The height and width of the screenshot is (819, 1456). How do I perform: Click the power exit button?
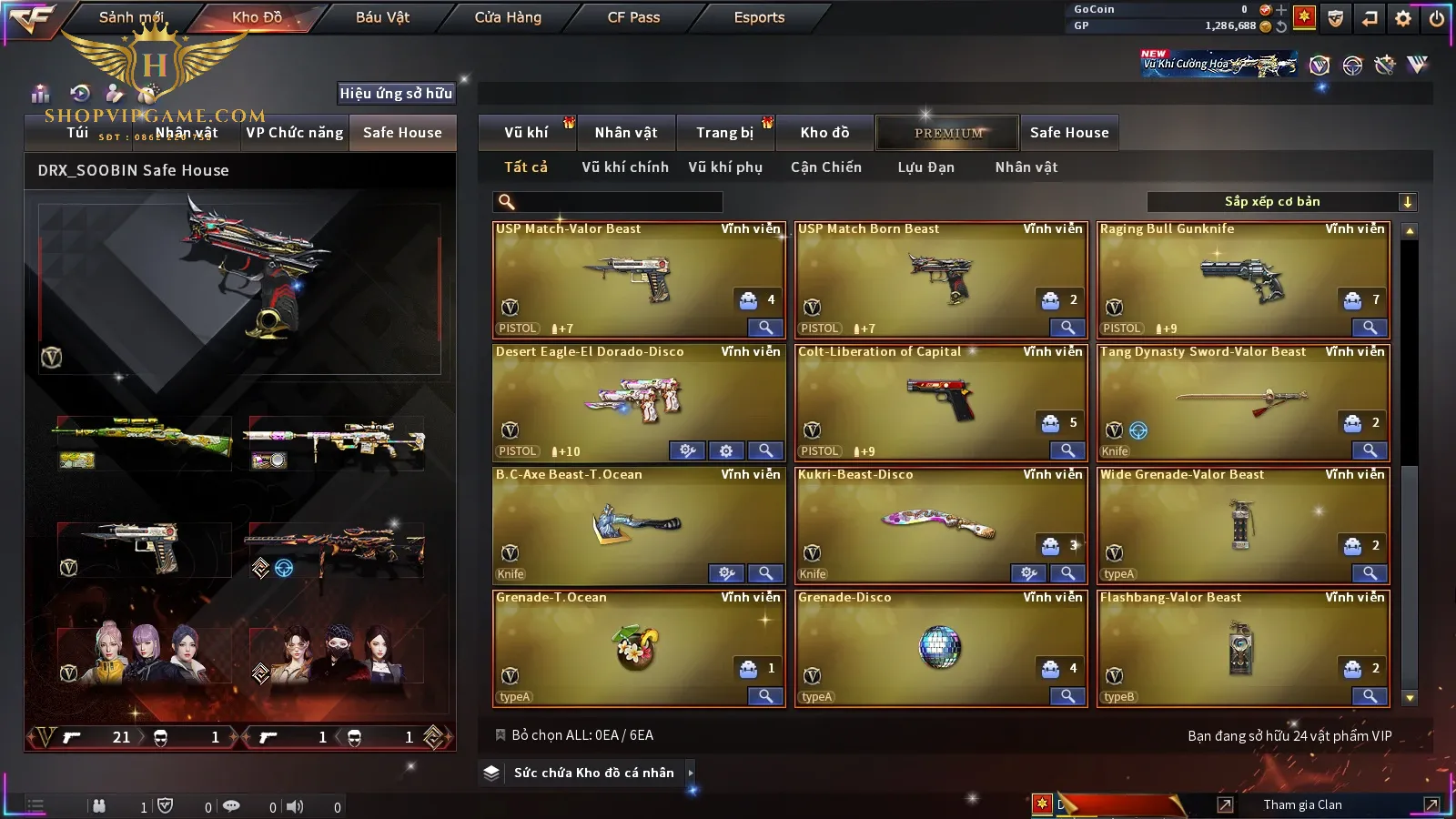[1436, 18]
